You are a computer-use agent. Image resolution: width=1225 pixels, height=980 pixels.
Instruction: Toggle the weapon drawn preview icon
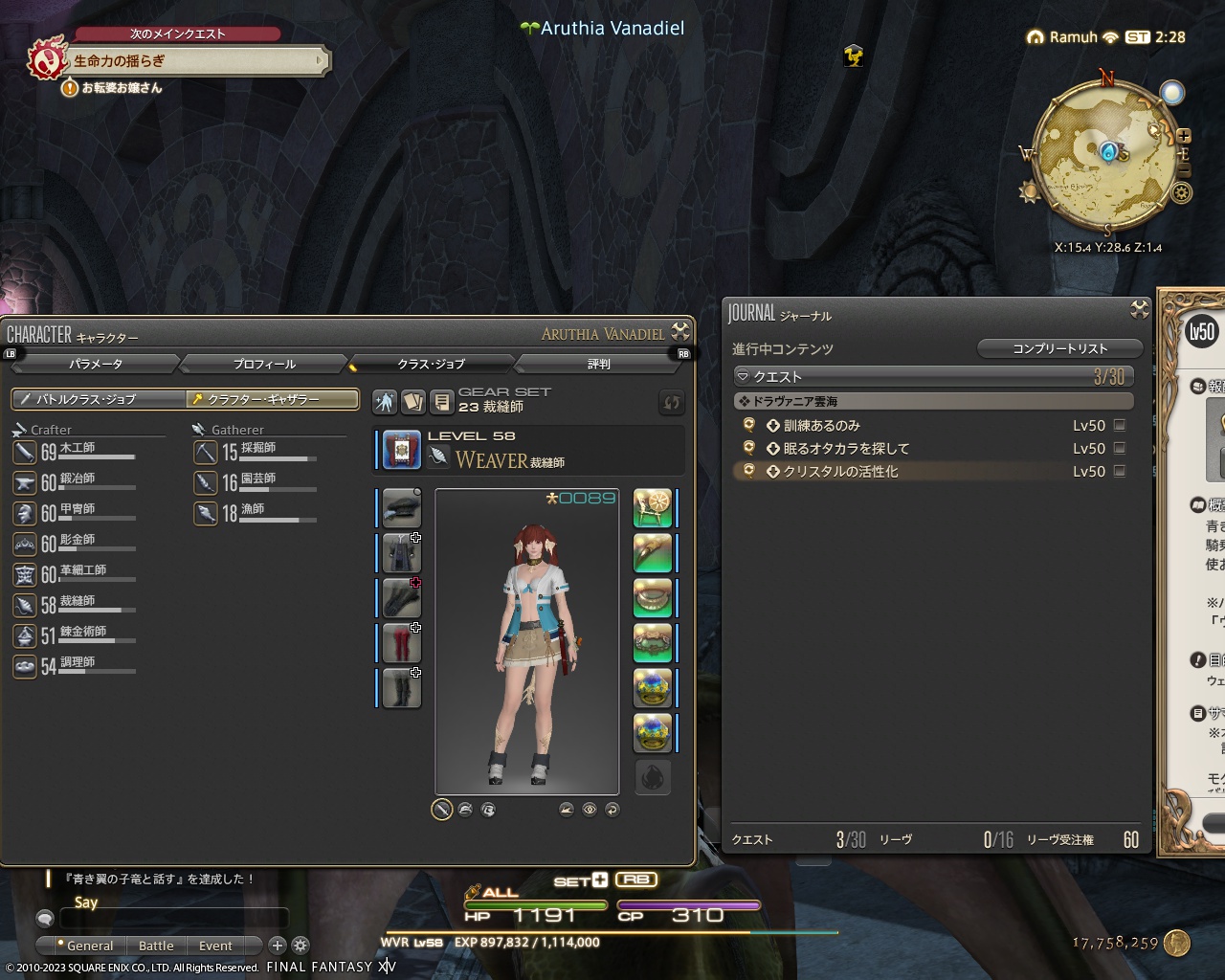(441, 810)
